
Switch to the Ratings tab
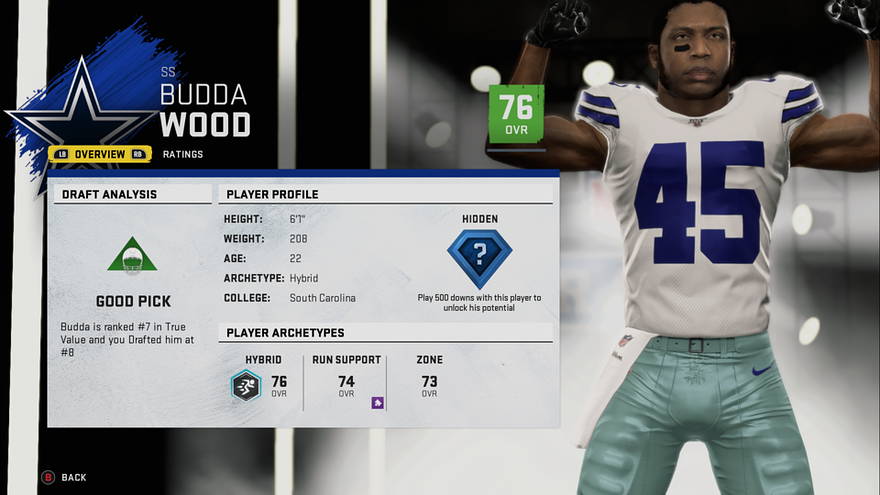pyautogui.click(x=183, y=154)
